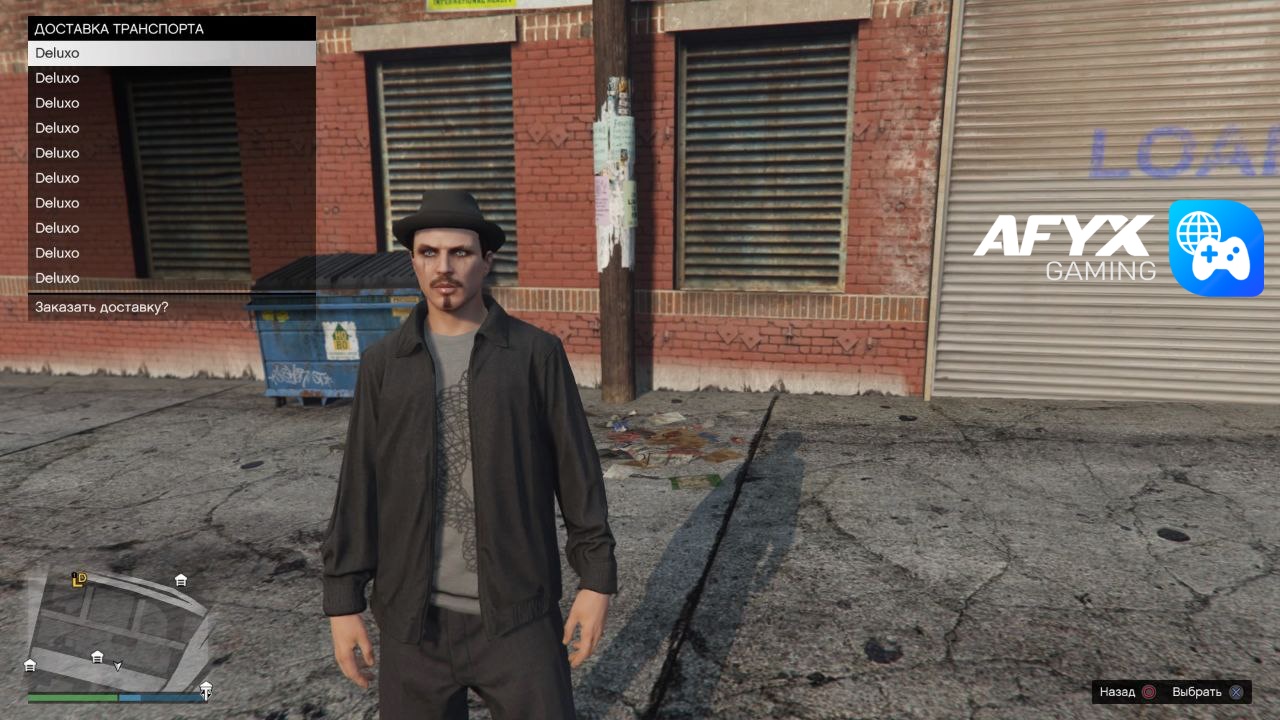This screenshot has height=720, width=1280.
Task: Select the highlighted Deluxo menu entry
Action: tap(171, 53)
